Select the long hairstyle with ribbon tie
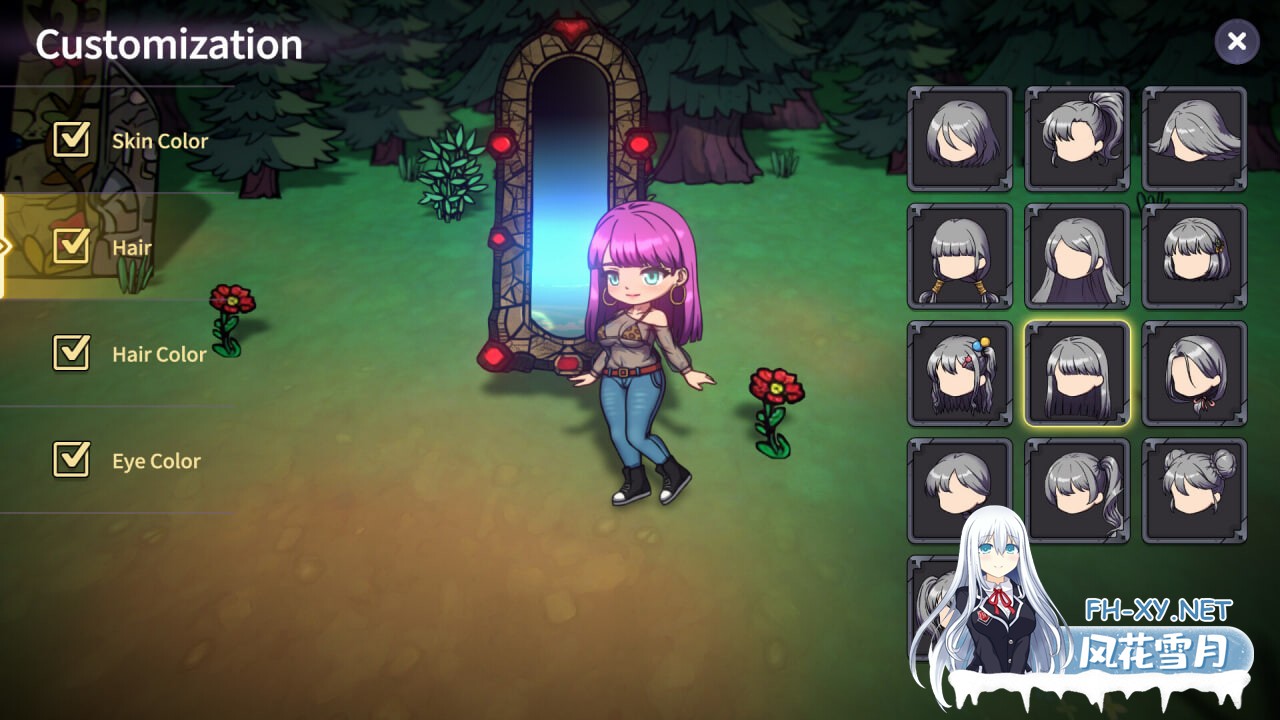The image size is (1280, 720). (1195, 373)
